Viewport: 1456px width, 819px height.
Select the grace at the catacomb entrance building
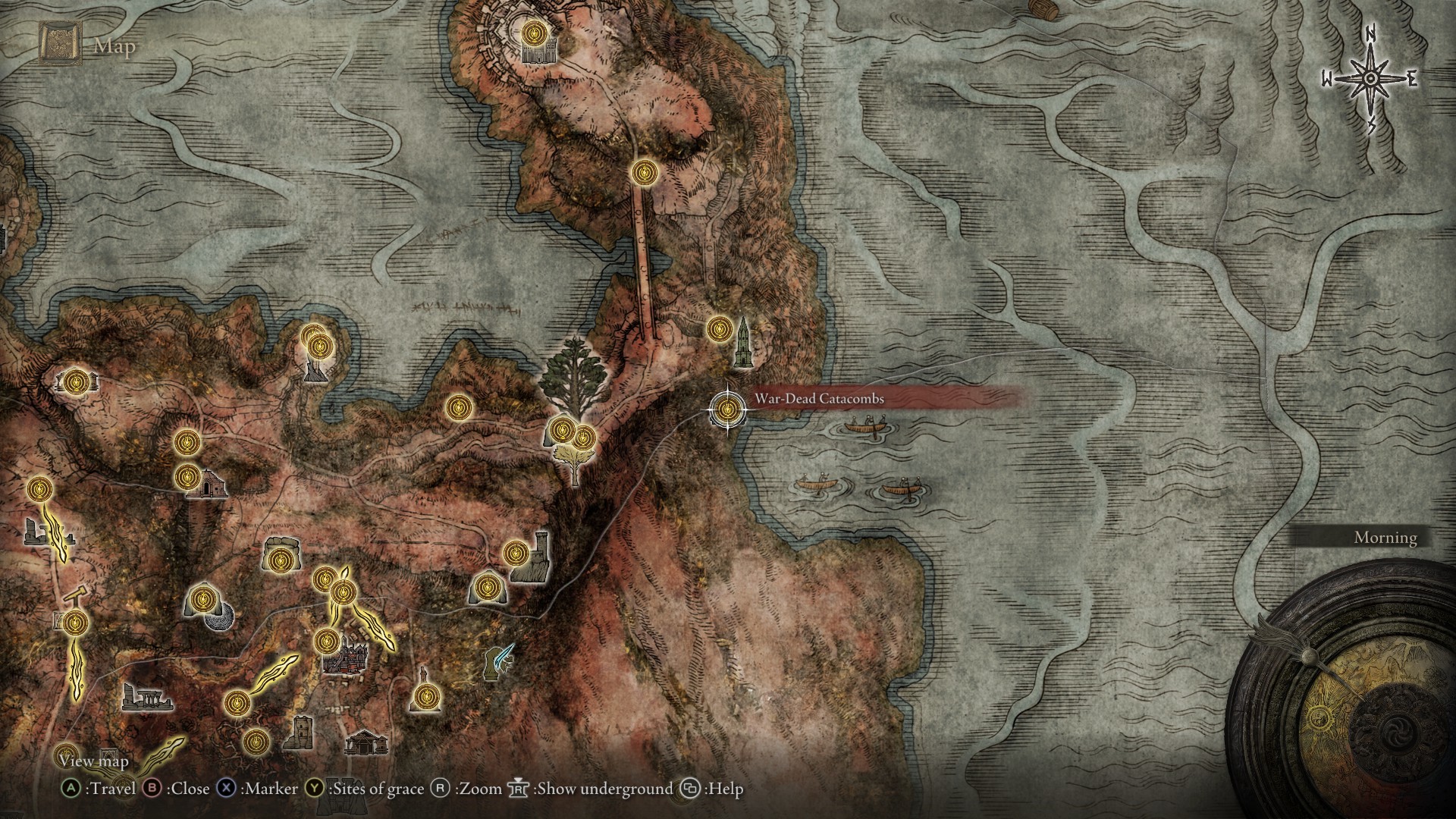[187, 478]
